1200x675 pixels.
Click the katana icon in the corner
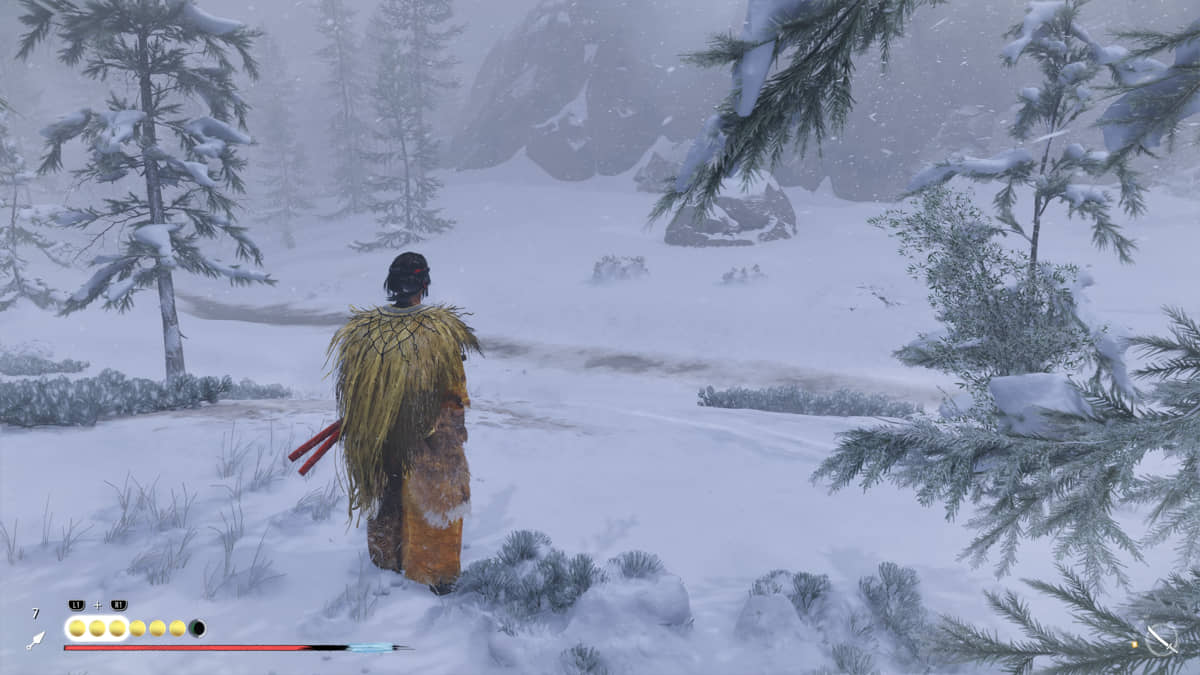tap(1160, 640)
